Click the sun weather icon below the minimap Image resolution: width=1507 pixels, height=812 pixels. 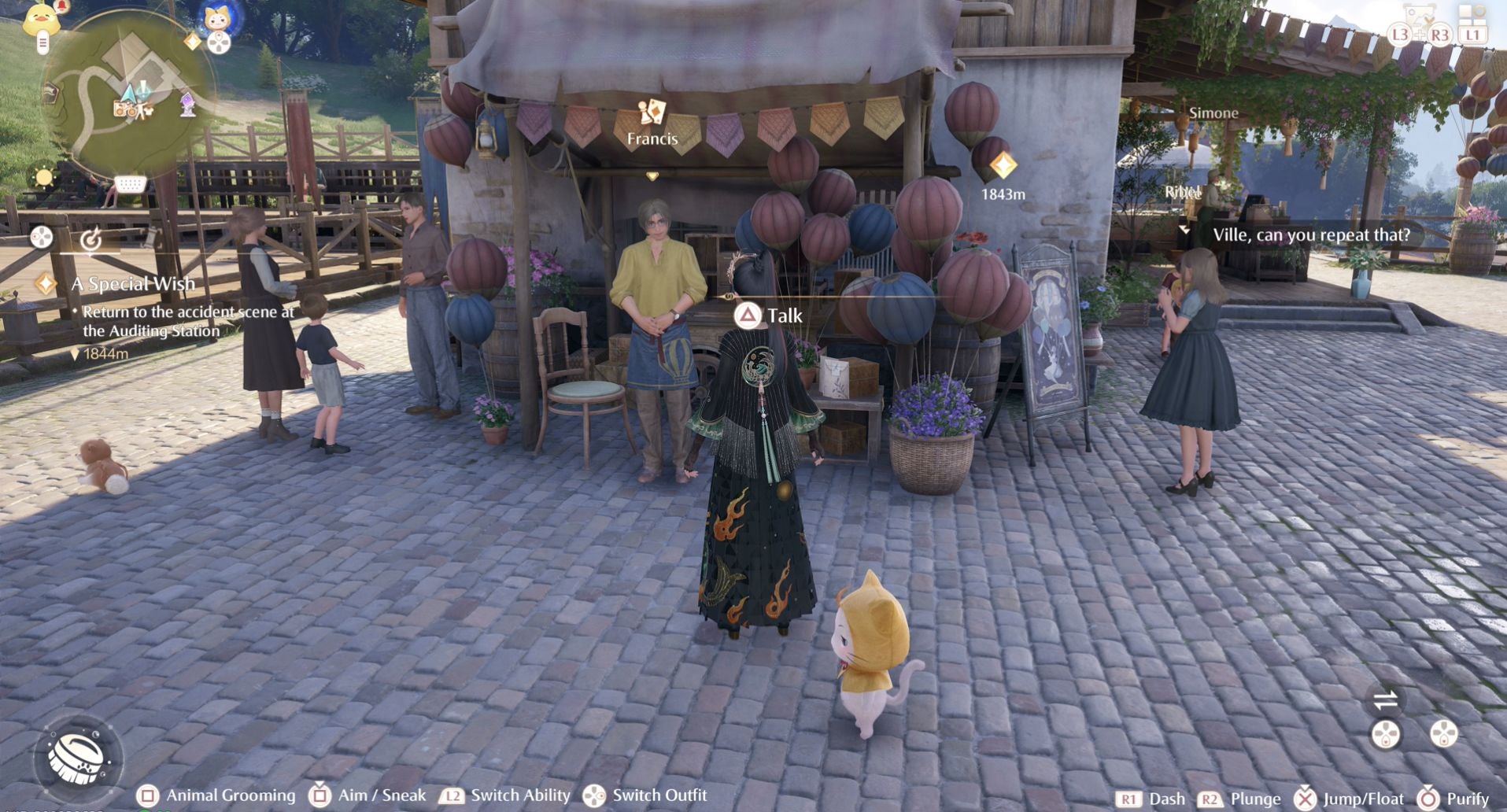point(43,178)
